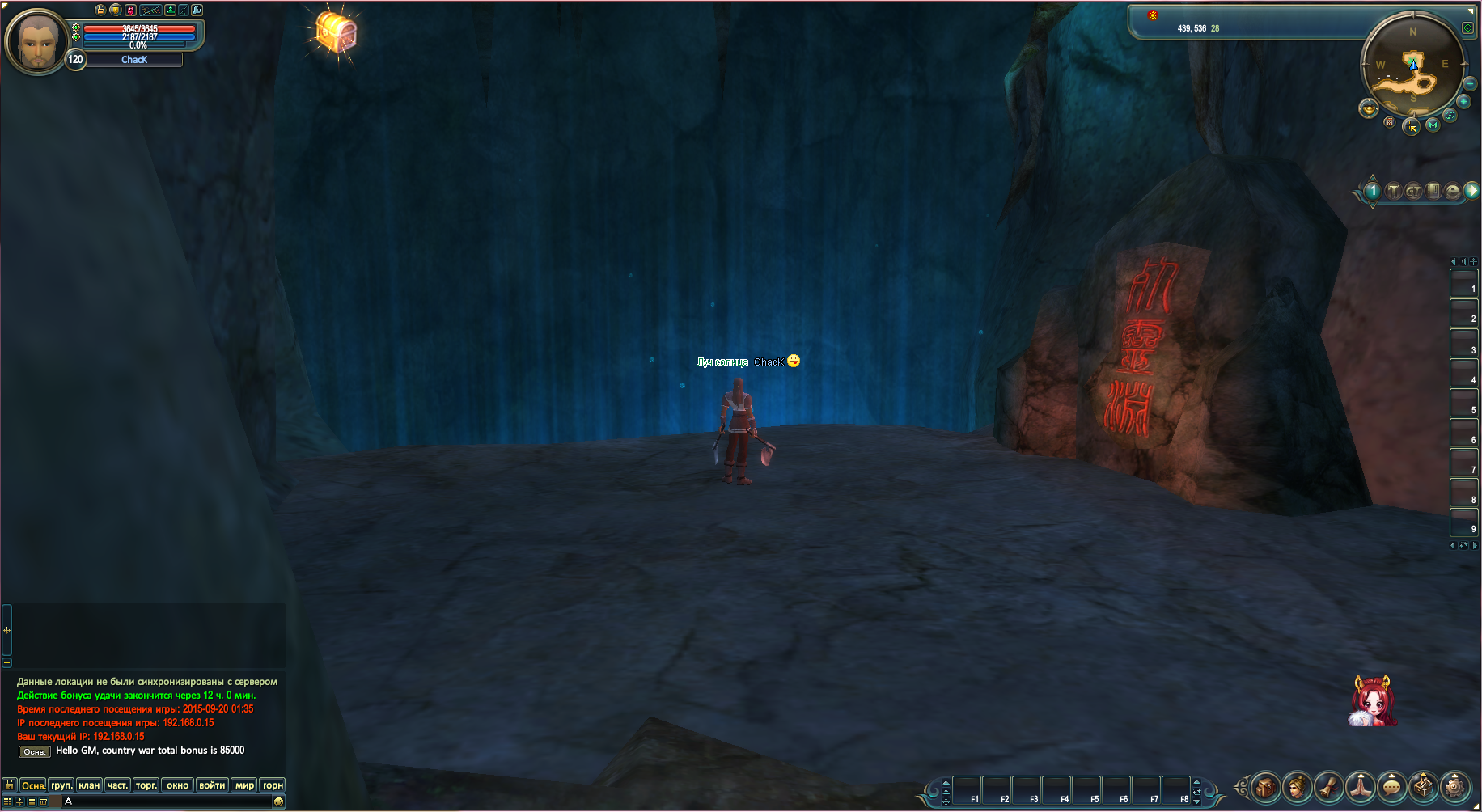Screen dimensions: 1482x812
Task: Open the praying hands menu icon
Action: [1361, 786]
